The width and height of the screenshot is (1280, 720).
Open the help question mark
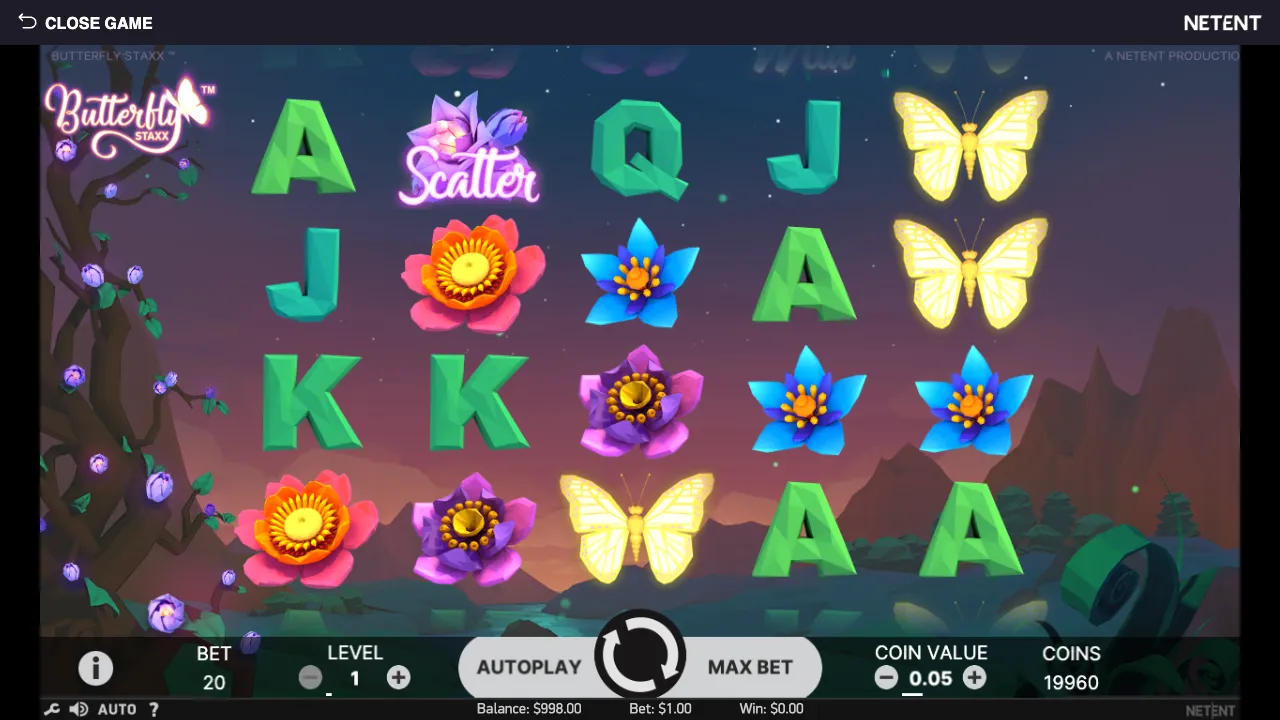pos(153,709)
